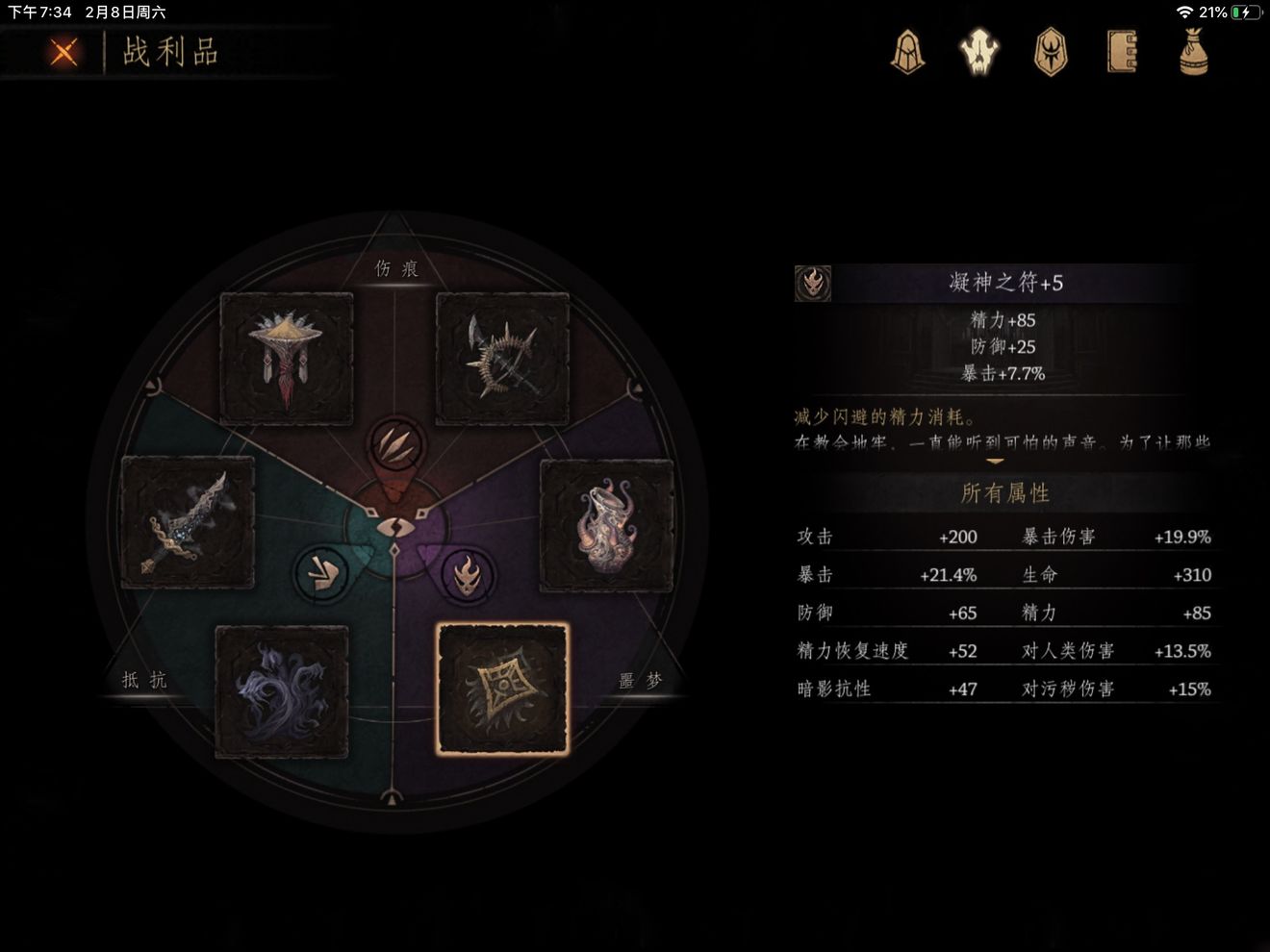1270x952 pixels.
Task: Choose the flame mask 噩梦 category icon
Action: pyautogui.click(x=467, y=575)
